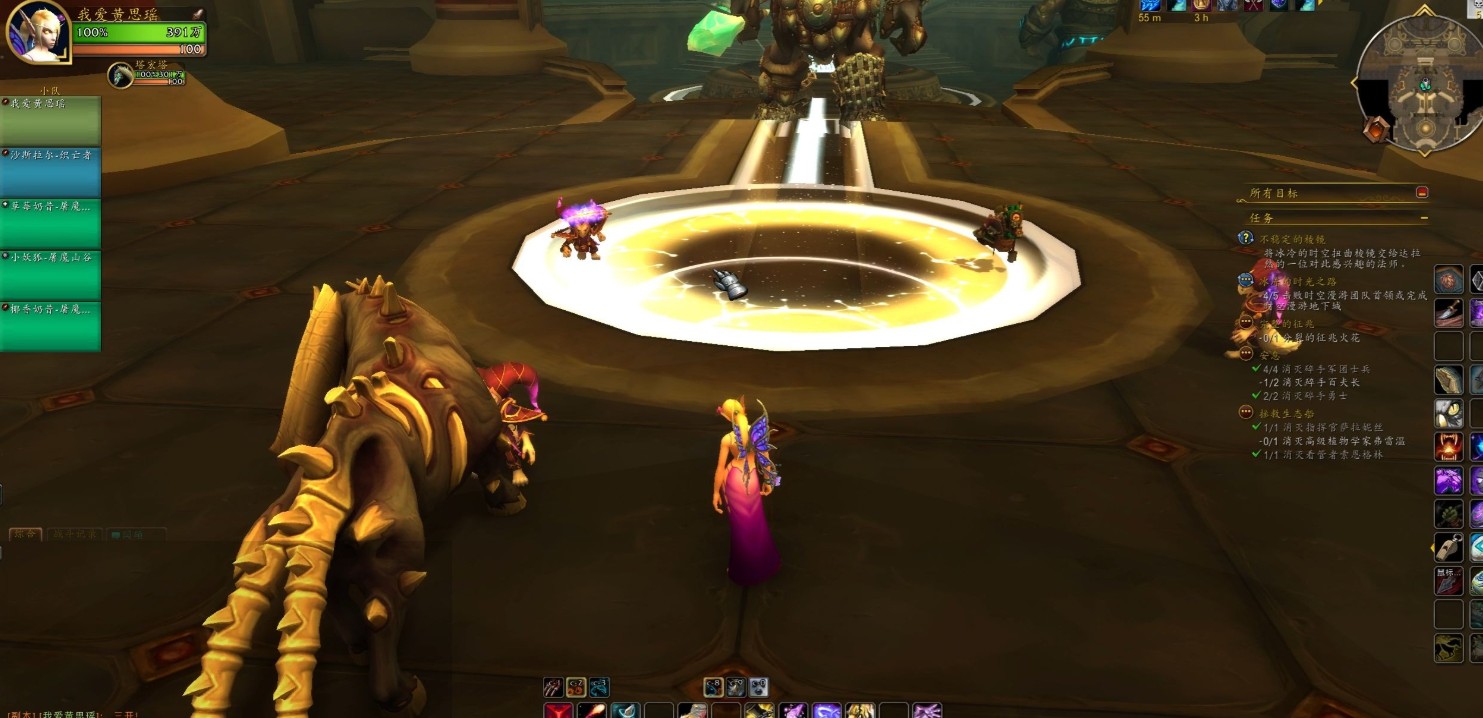This screenshot has height=718, width=1483.
Task: Select the 战斗记录 chat tab
Action: [76, 535]
